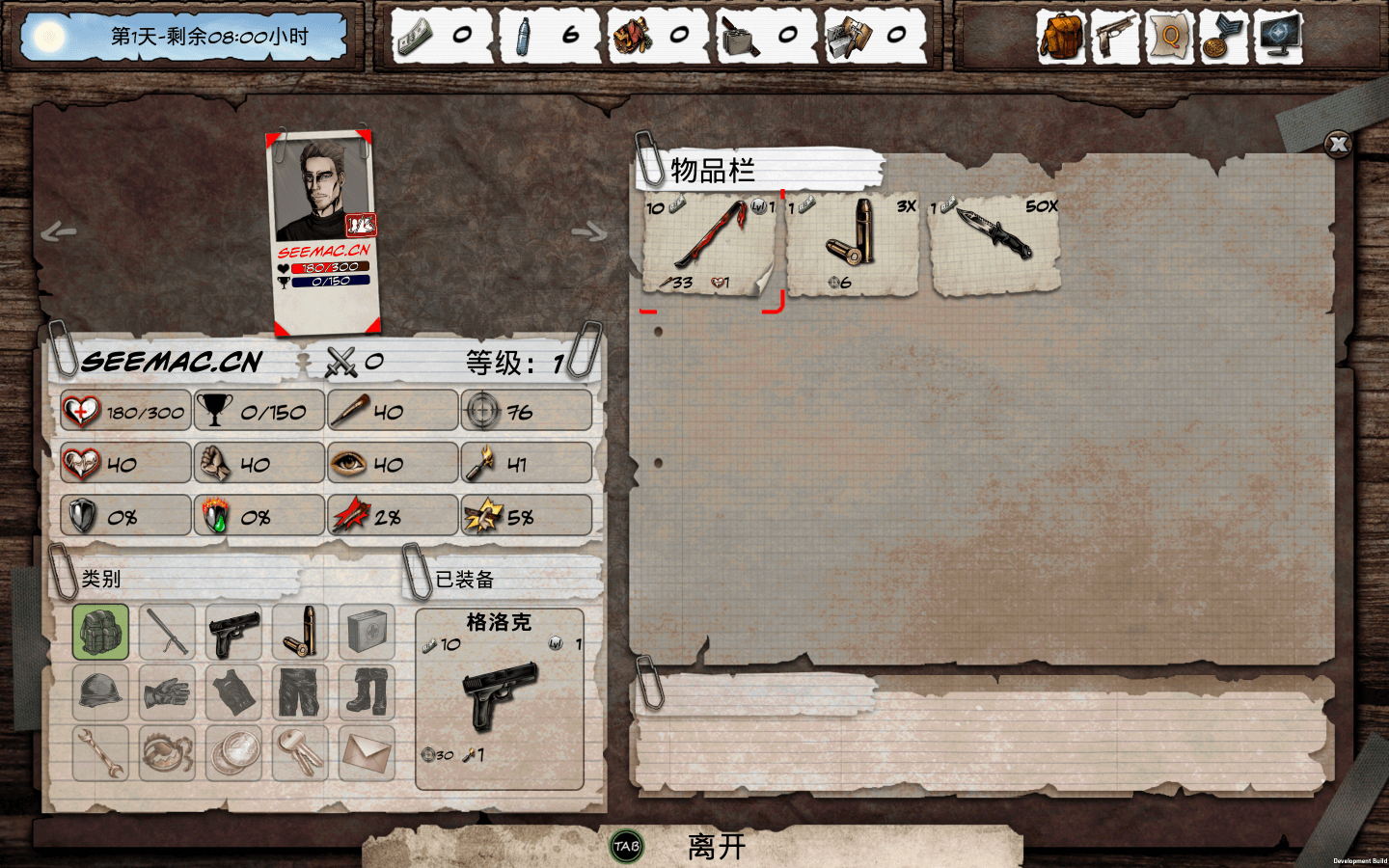The height and width of the screenshot is (868, 1389).
Task: Show all items via green backpack category
Action: pos(100,633)
